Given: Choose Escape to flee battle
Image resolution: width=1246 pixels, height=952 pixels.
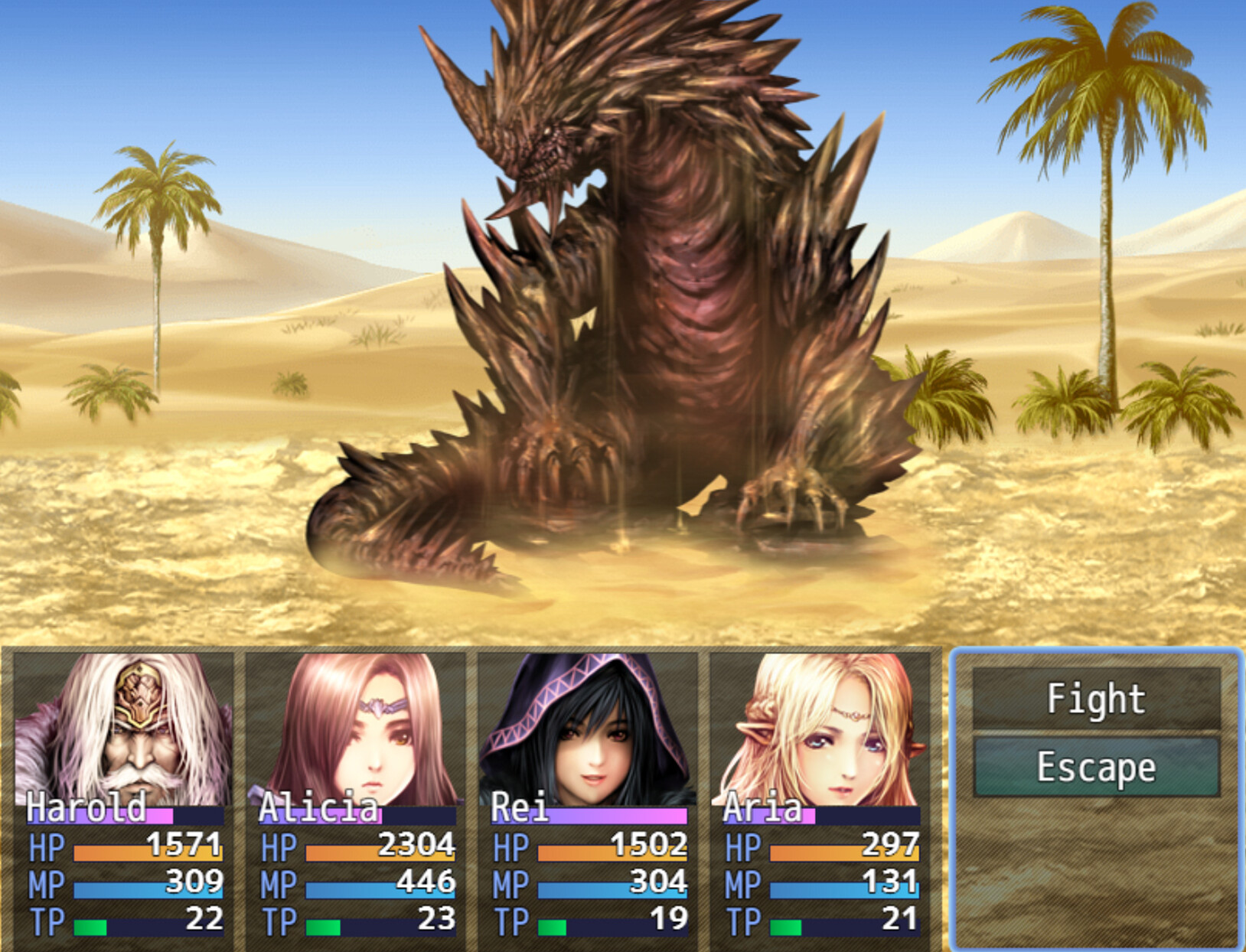Looking at the screenshot, I should (1094, 766).
